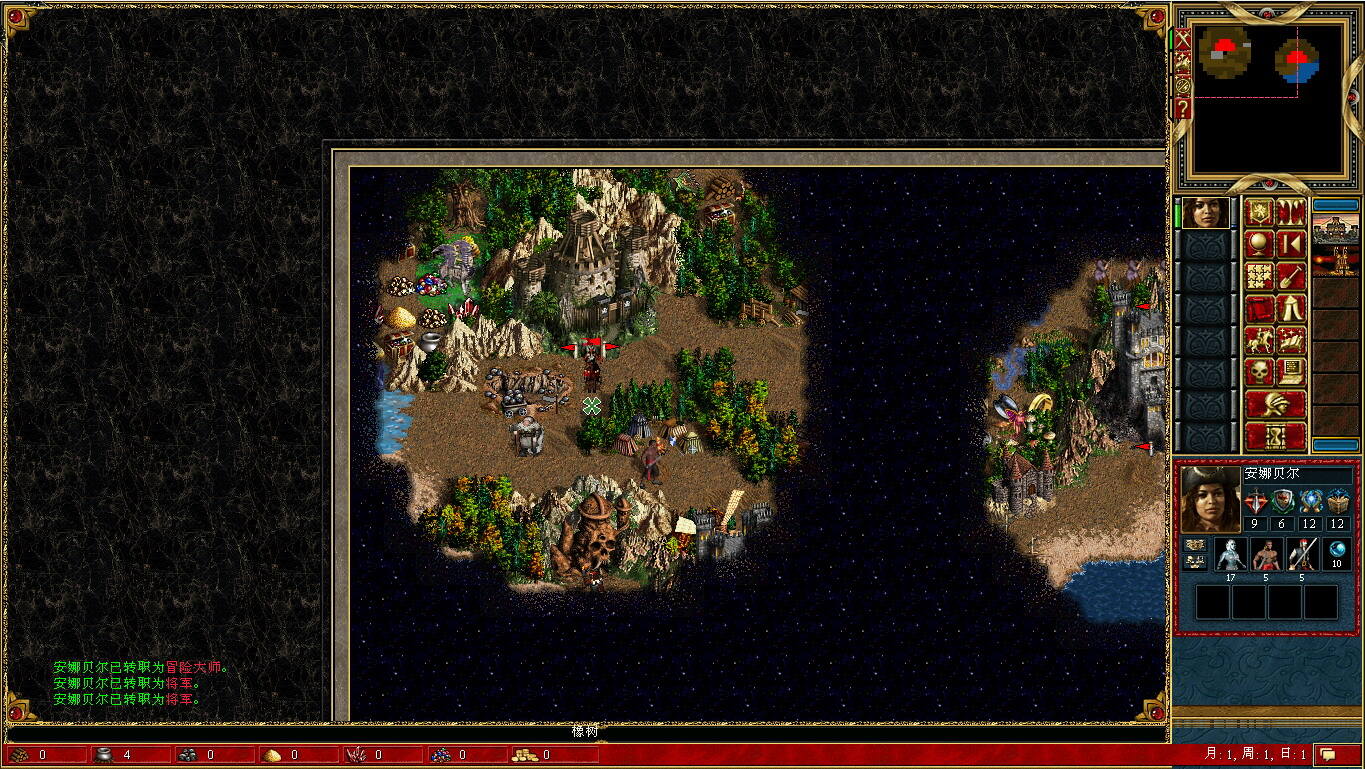
Task: Click the blue mana orb showing 10
Action: pyautogui.click(x=1338, y=554)
